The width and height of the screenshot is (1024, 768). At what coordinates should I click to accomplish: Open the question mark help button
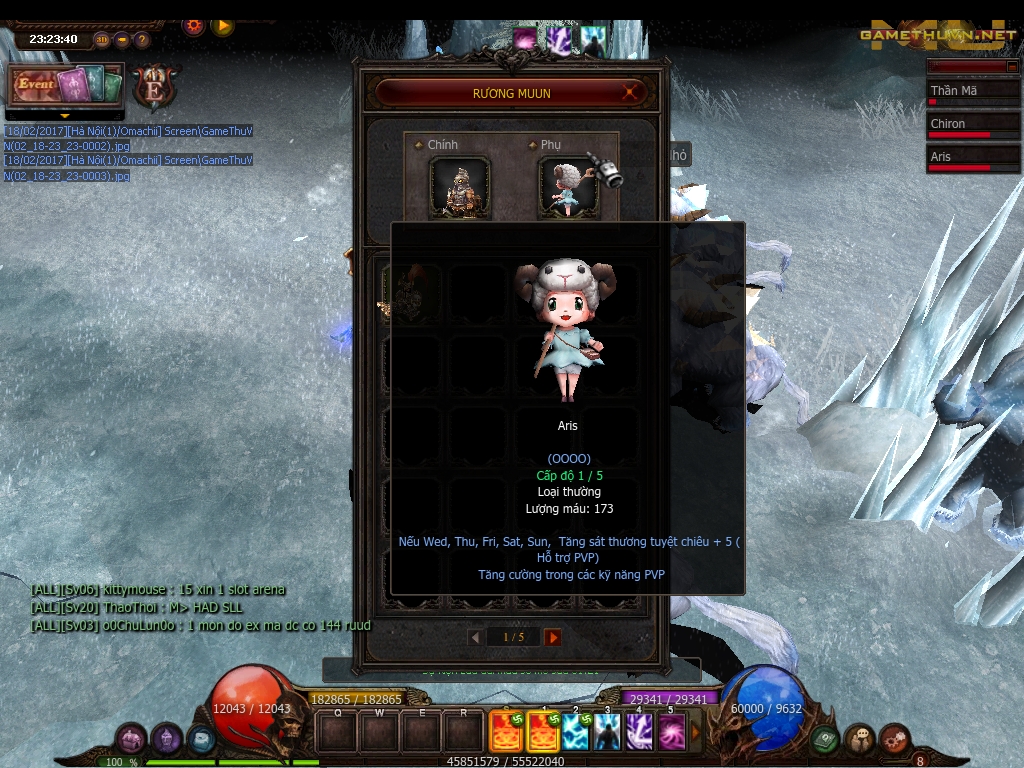coord(142,40)
